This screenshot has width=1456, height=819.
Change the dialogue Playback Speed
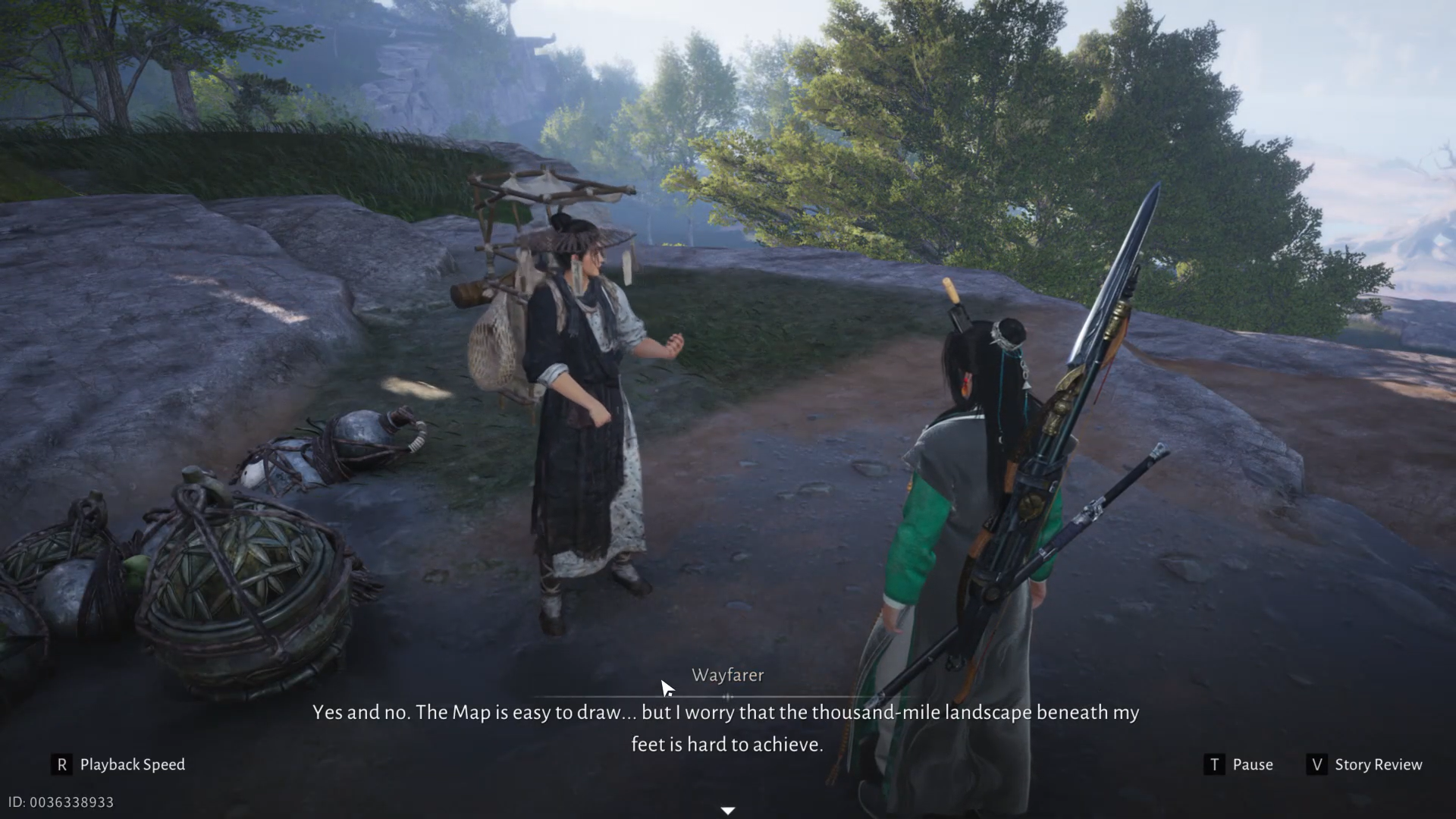click(x=119, y=764)
